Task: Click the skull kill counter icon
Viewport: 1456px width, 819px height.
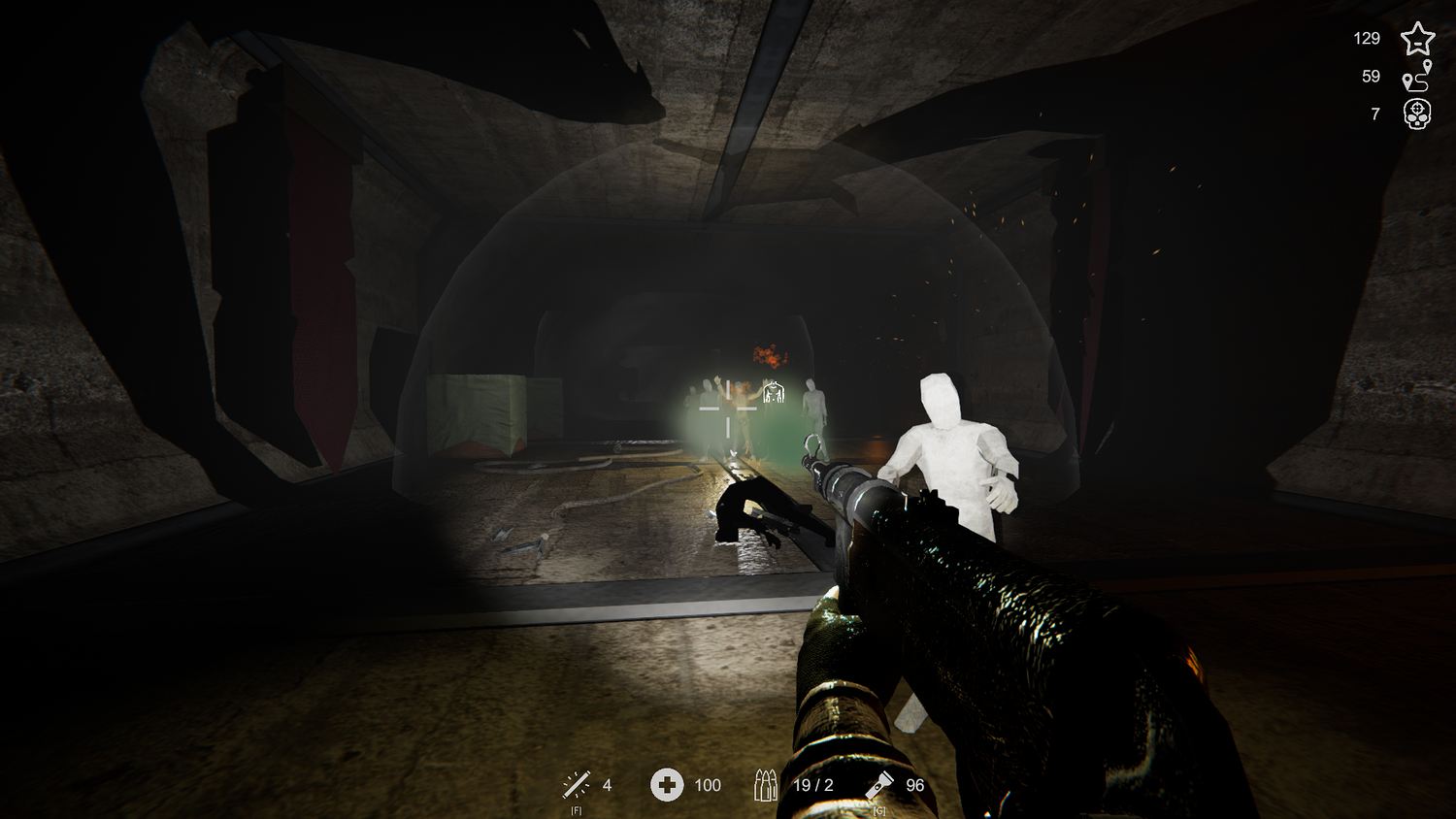Action: tap(1417, 115)
